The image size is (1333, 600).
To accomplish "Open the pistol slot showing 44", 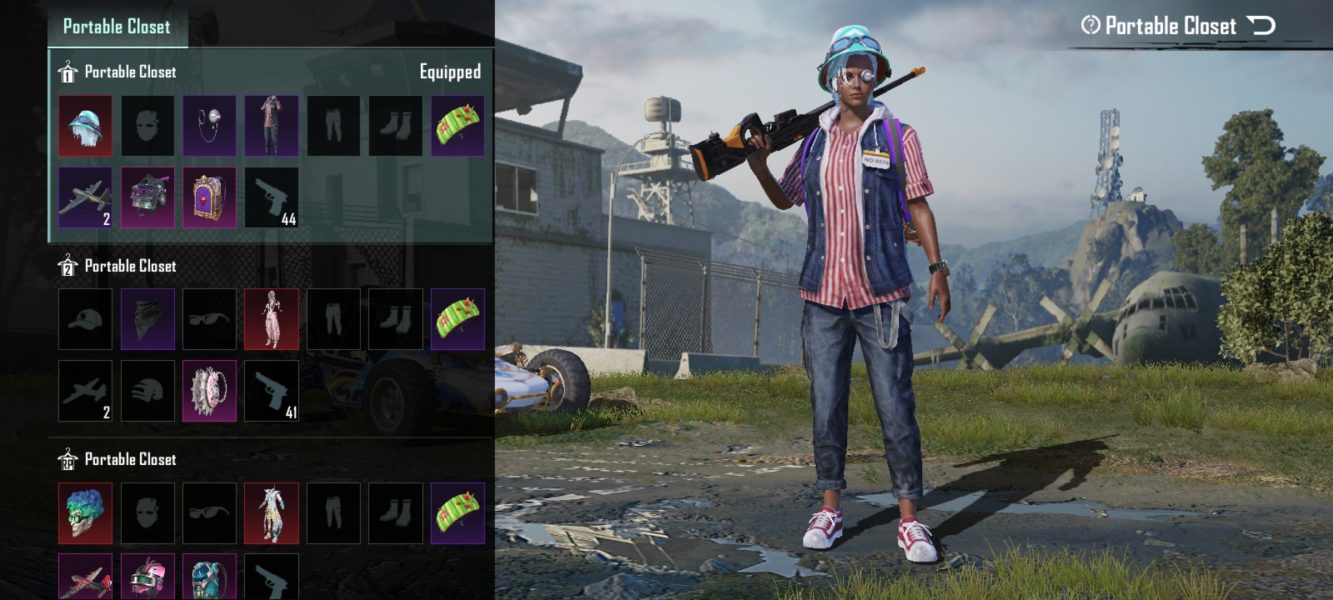I will point(271,197).
